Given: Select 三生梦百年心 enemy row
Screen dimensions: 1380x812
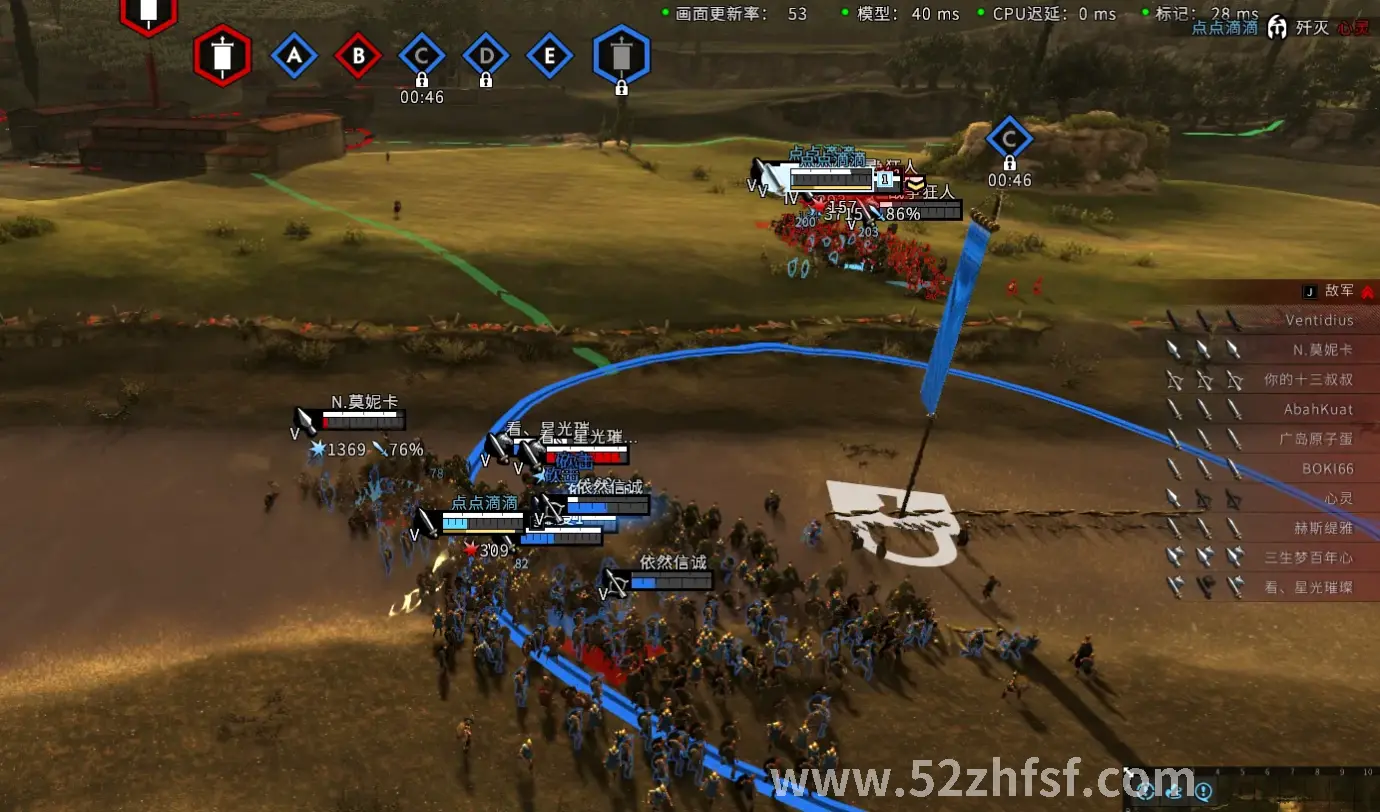Looking at the screenshot, I should pyautogui.click(x=1308, y=558).
